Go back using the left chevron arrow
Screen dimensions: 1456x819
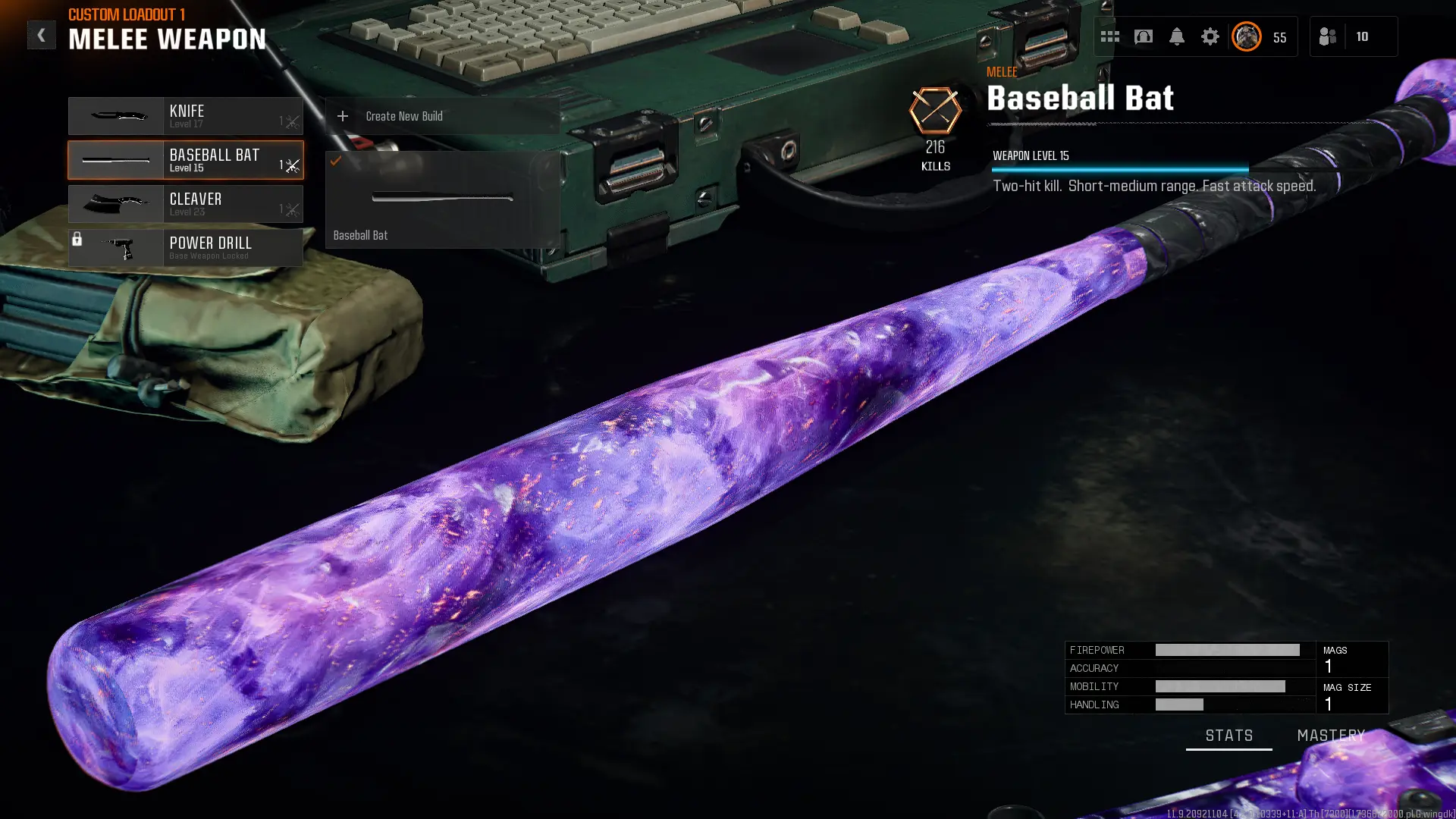point(42,34)
